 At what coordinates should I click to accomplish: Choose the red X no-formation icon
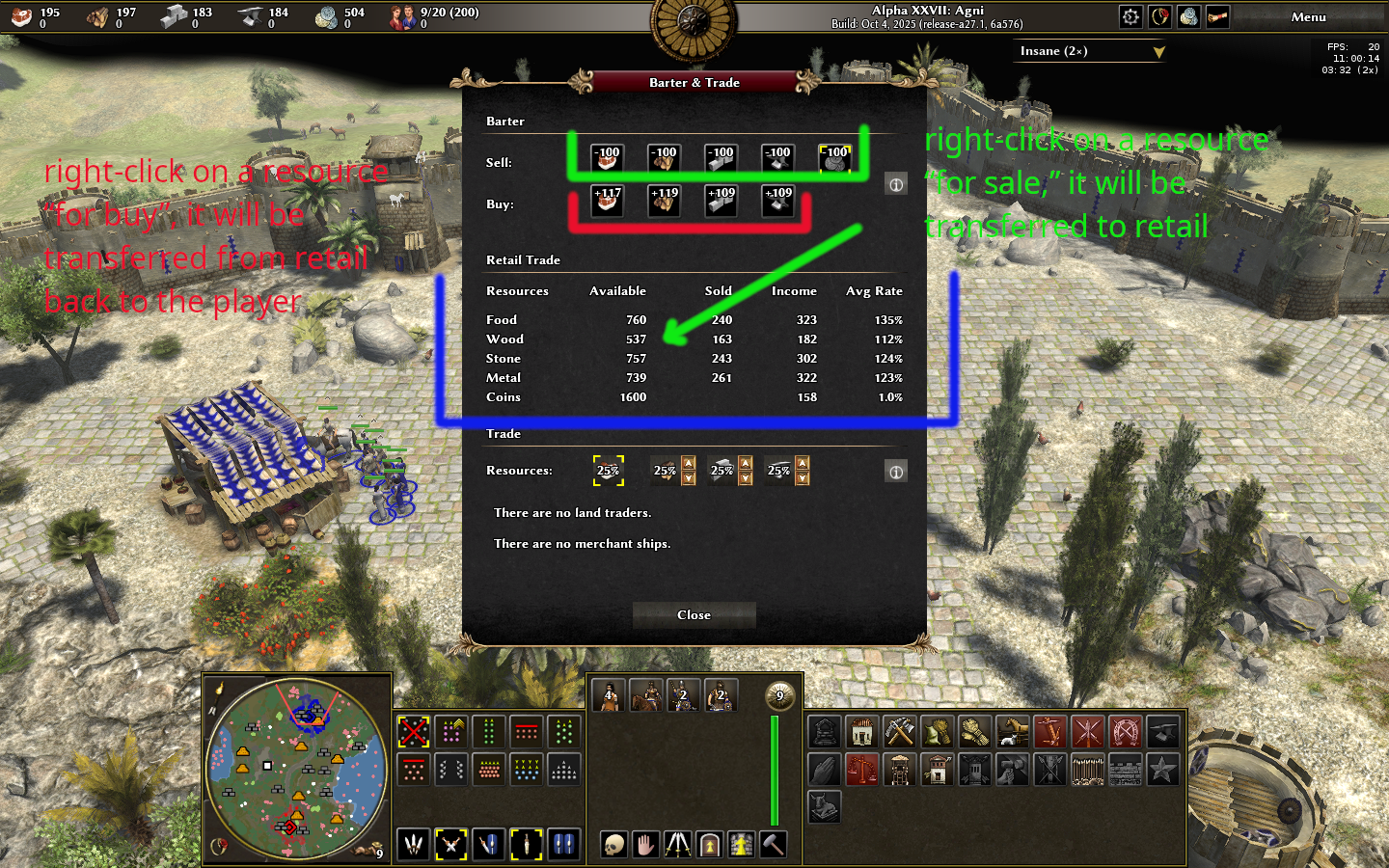click(x=414, y=732)
